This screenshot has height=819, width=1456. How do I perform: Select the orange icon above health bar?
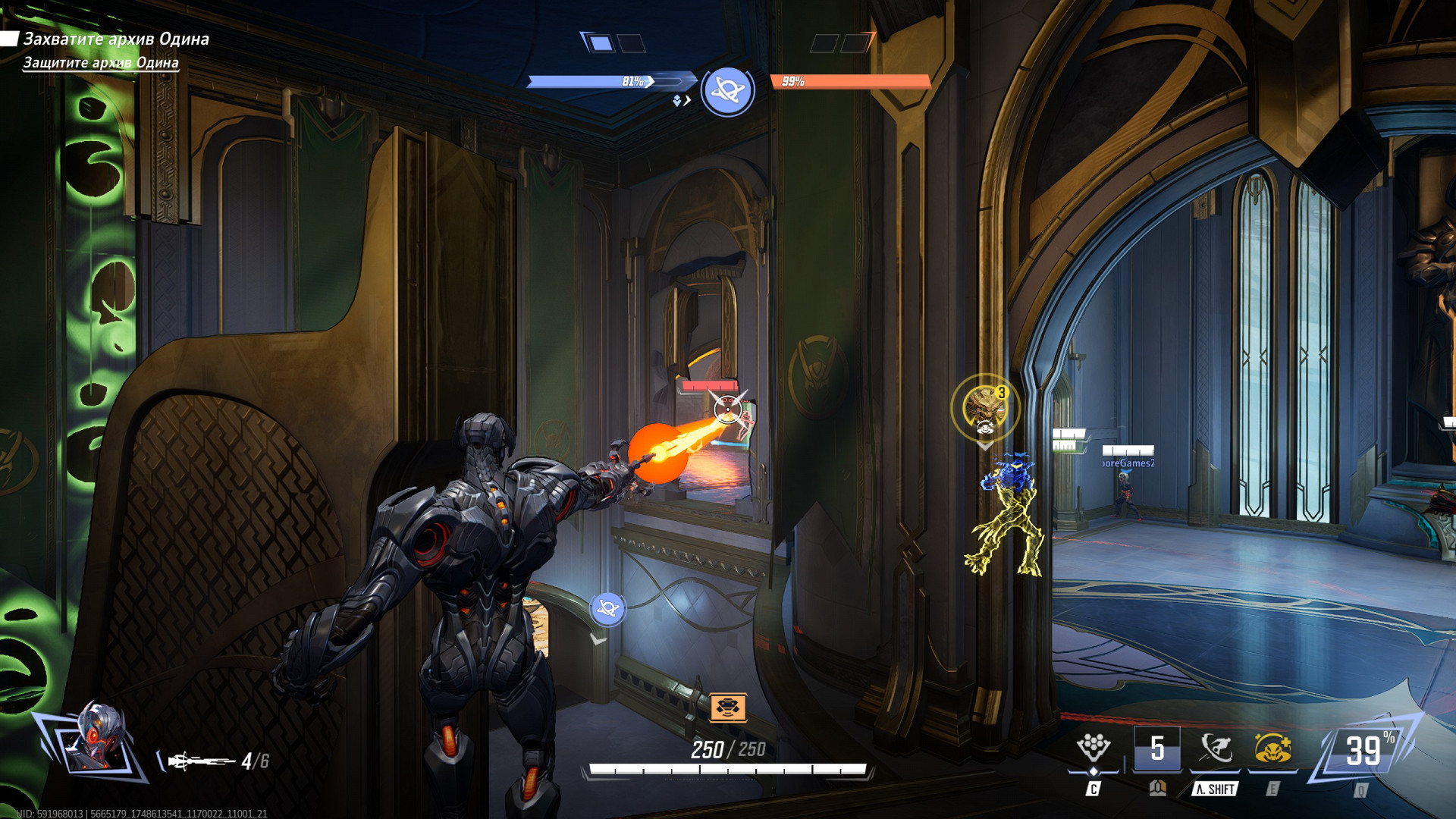pyautogui.click(x=728, y=708)
